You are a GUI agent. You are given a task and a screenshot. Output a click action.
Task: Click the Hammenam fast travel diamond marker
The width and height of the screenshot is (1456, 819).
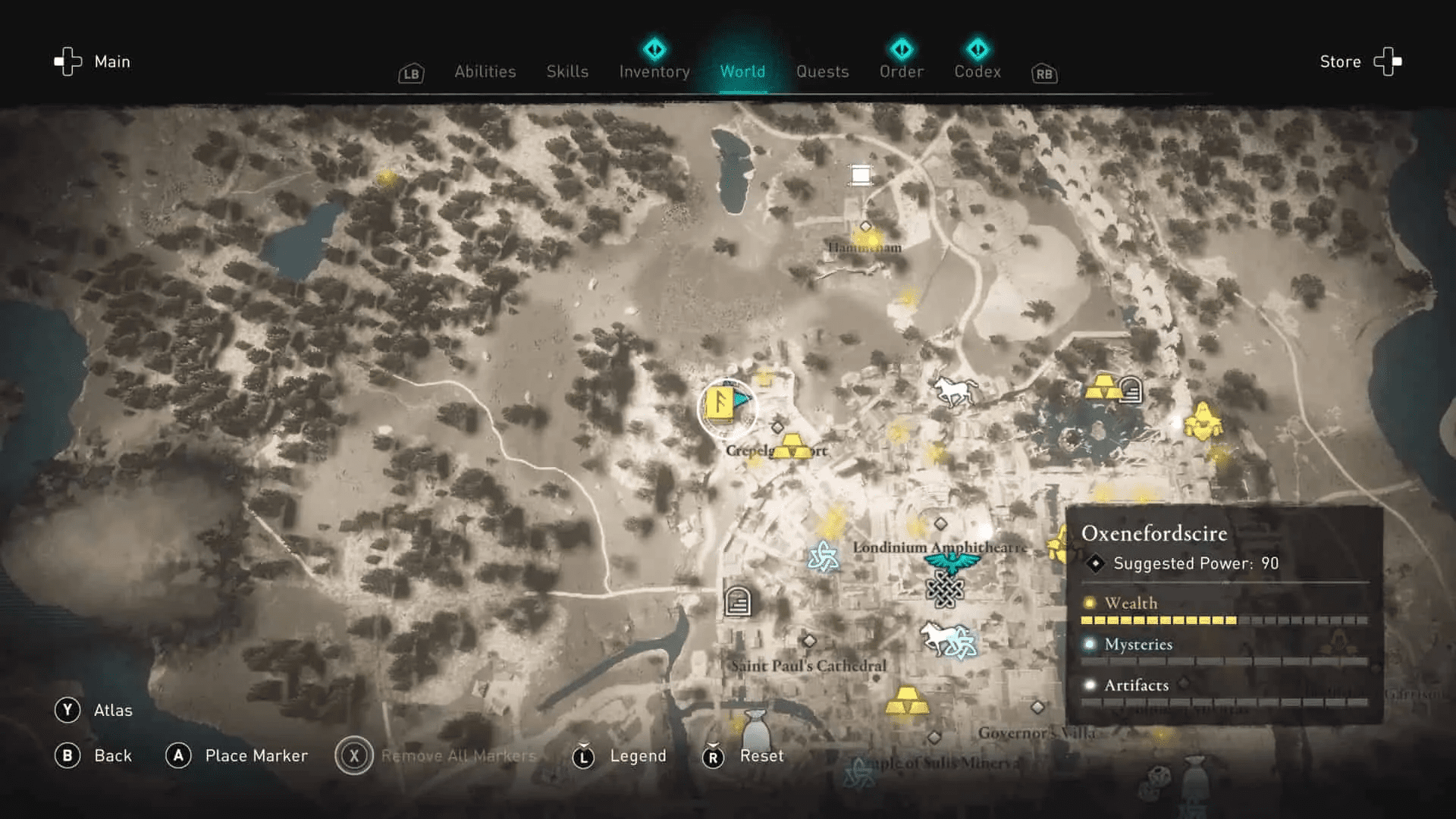pos(864,225)
